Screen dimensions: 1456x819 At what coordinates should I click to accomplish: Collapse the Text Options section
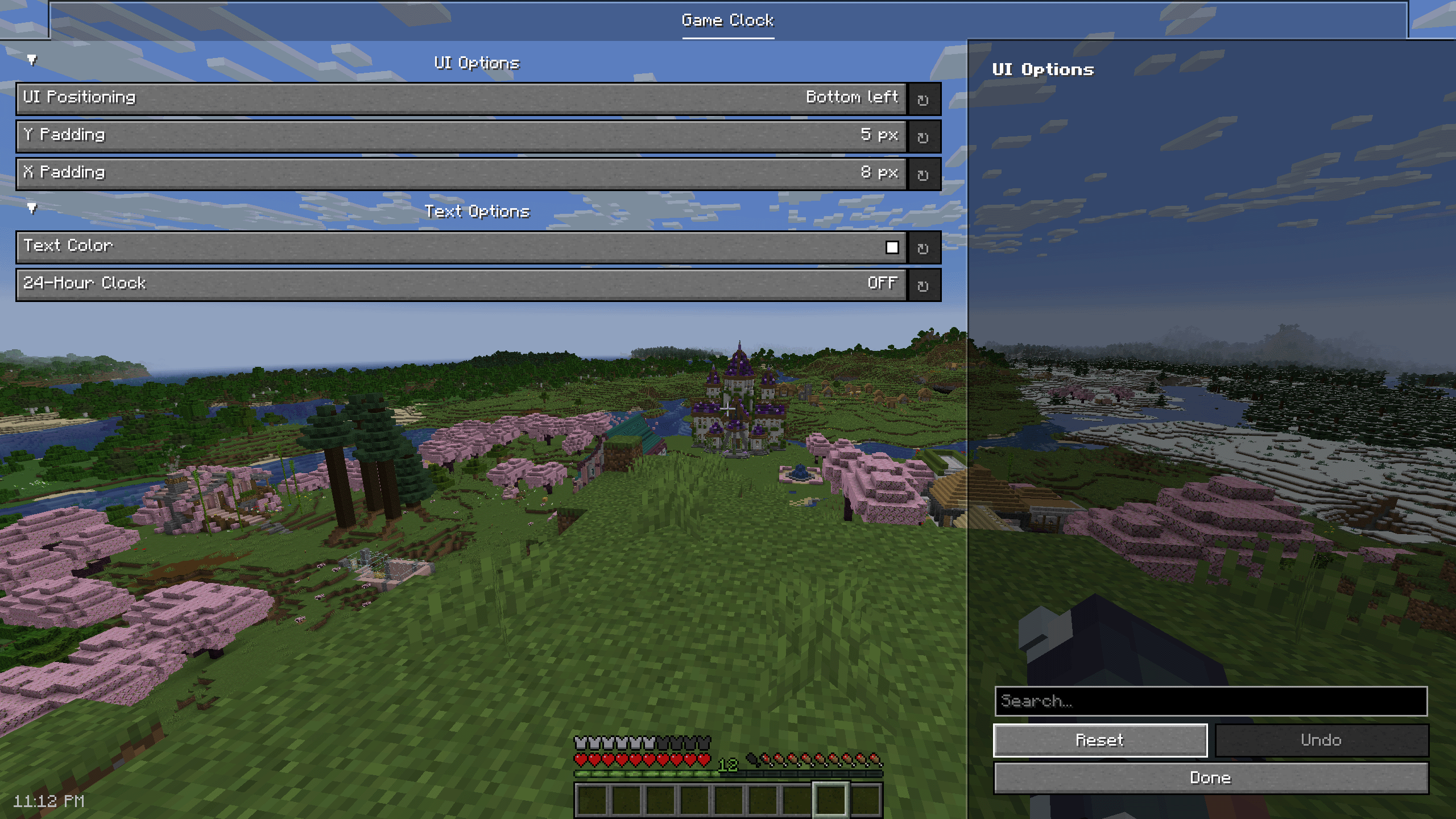[31, 208]
